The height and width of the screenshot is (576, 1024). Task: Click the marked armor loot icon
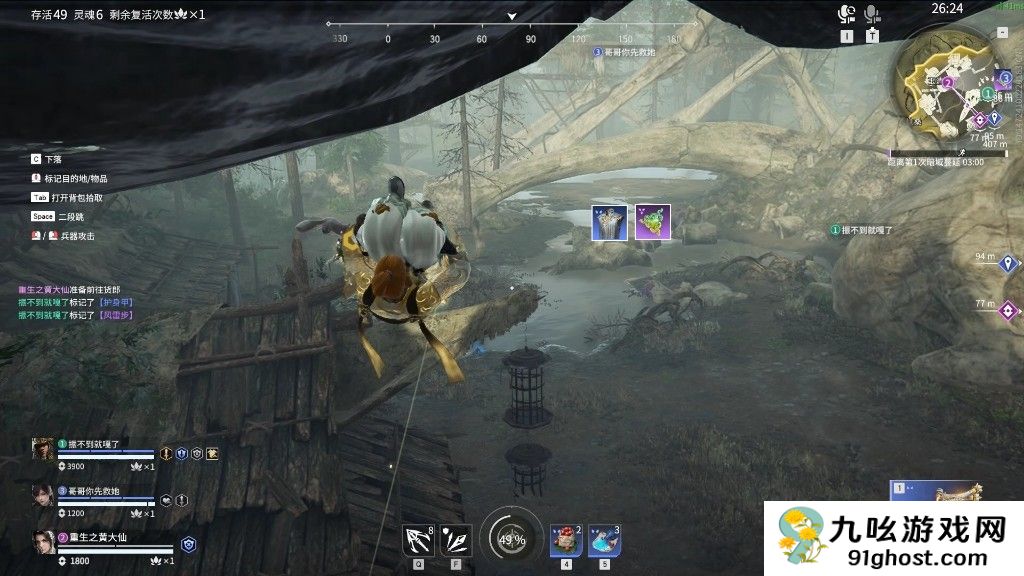click(609, 221)
